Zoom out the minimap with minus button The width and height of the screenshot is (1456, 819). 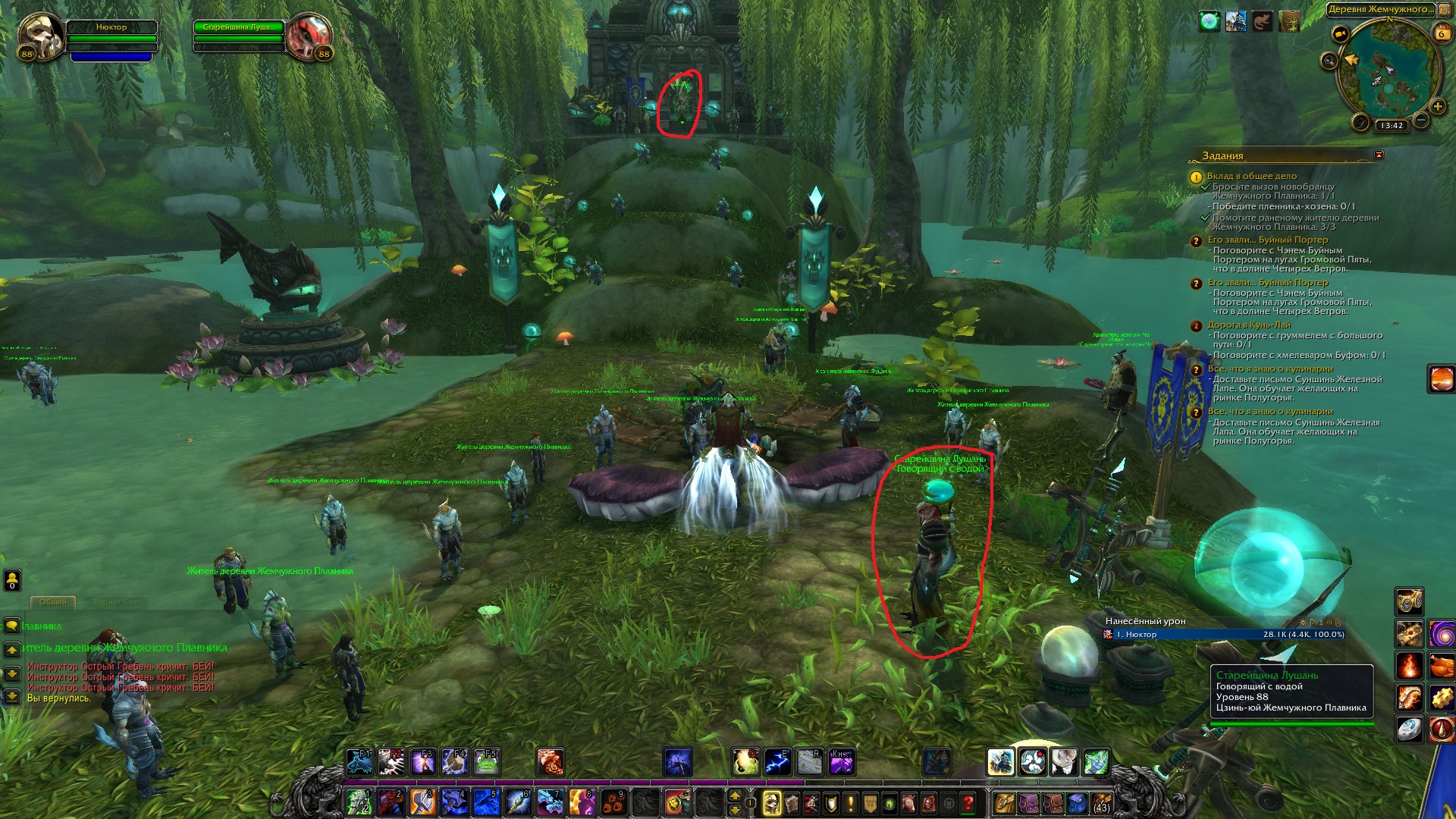pyautogui.click(x=1421, y=120)
